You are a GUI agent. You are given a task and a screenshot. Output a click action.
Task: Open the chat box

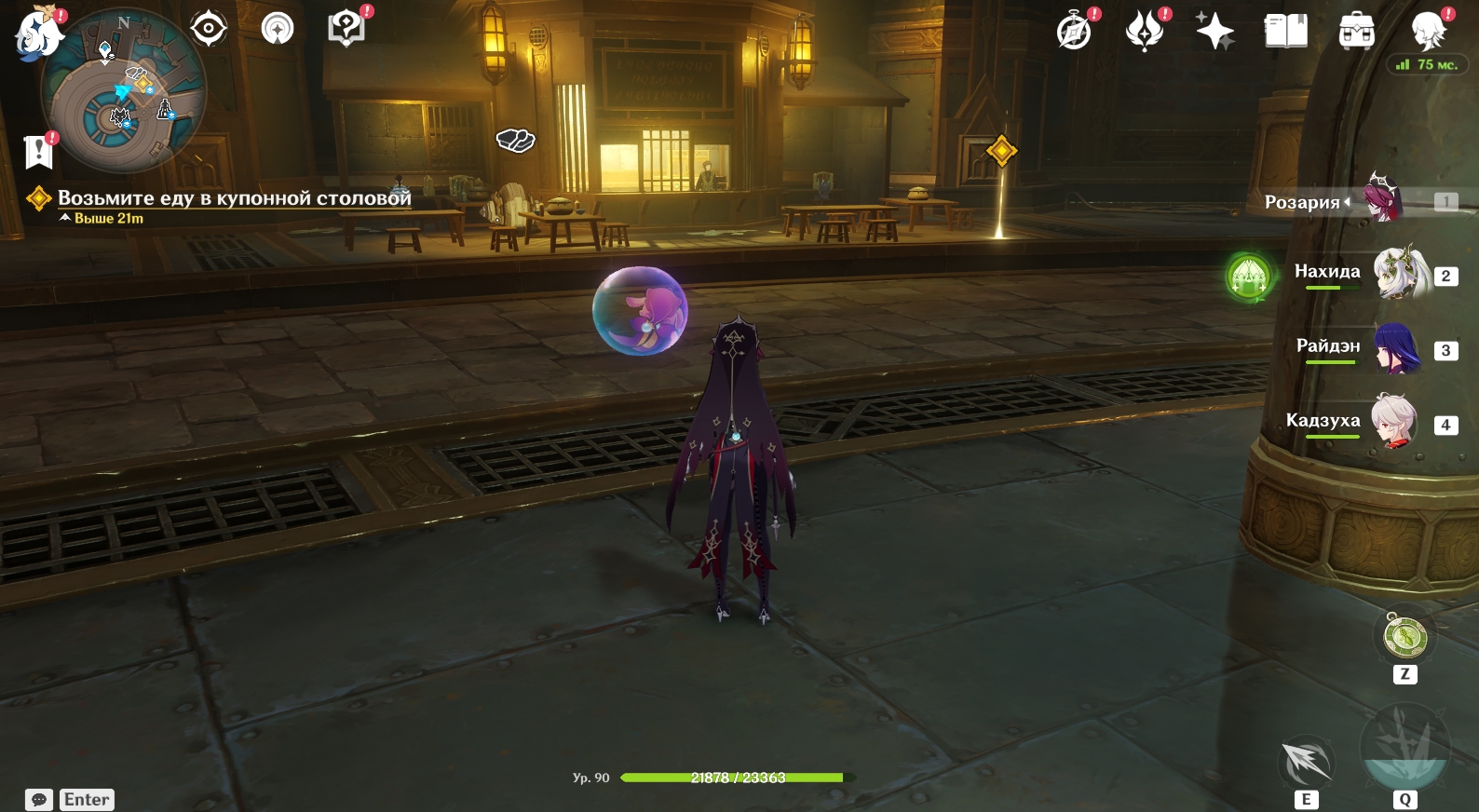pos(39,800)
